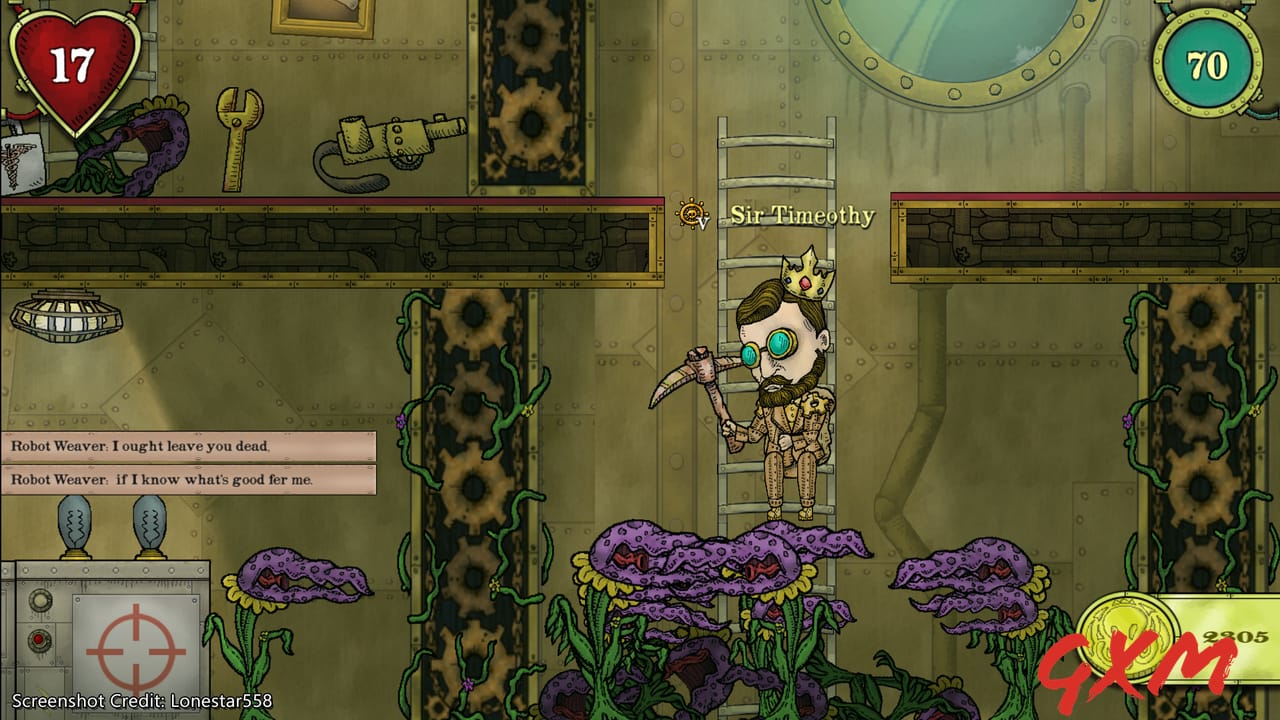1280x720 pixels.
Task: Select the green oxygen gauge reading 70
Action: (x=1207, y=63)
